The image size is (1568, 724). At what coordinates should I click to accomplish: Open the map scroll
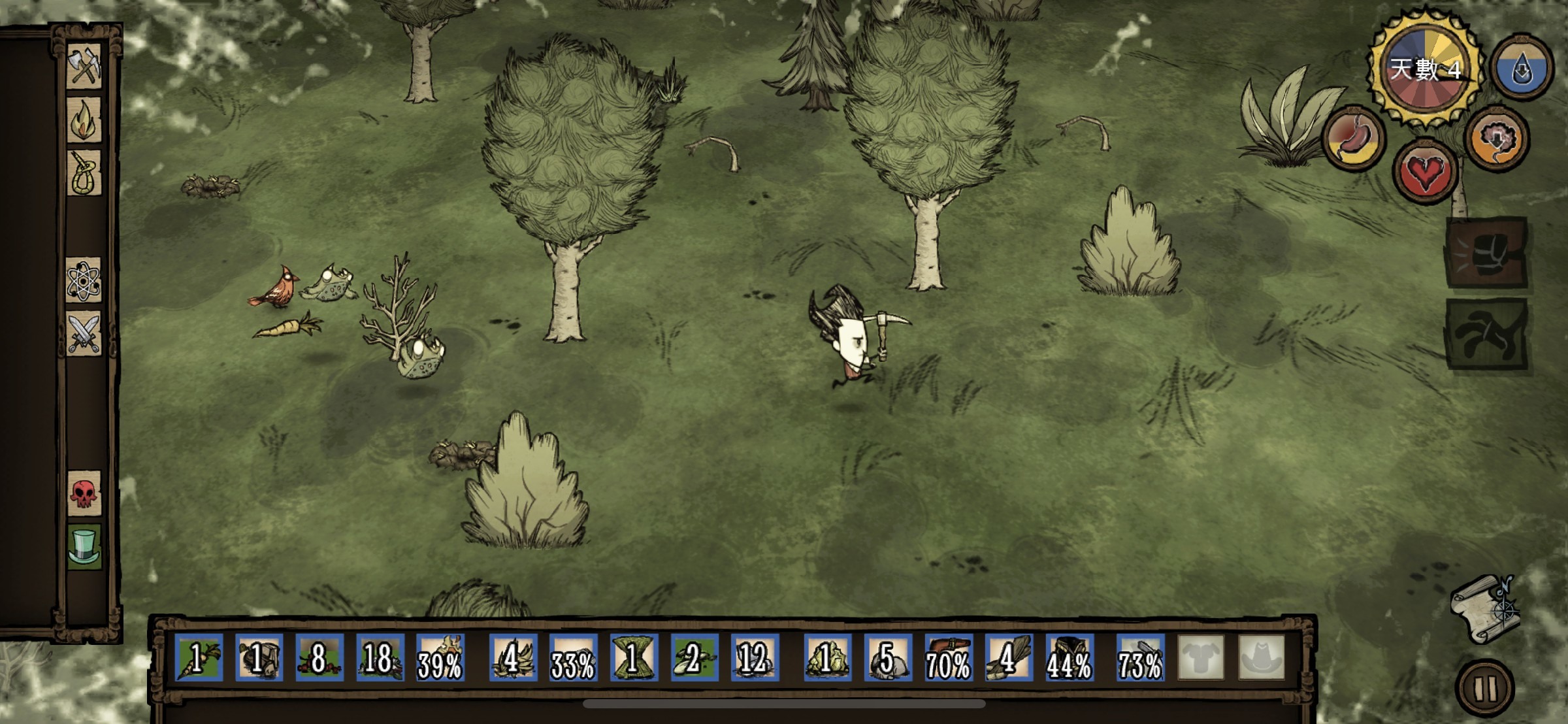tap(1484, 609)
